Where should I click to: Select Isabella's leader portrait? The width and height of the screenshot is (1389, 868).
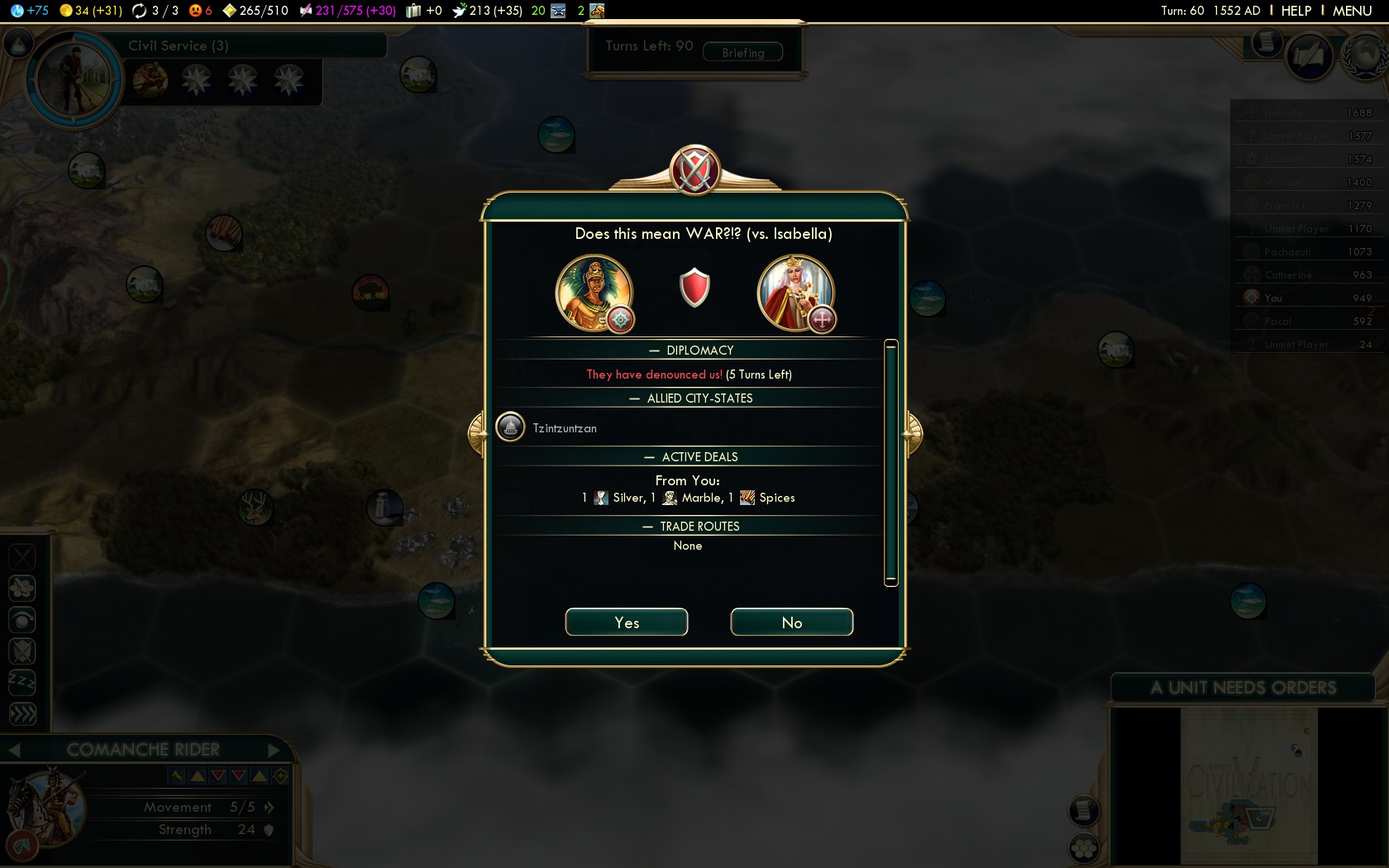795,293
